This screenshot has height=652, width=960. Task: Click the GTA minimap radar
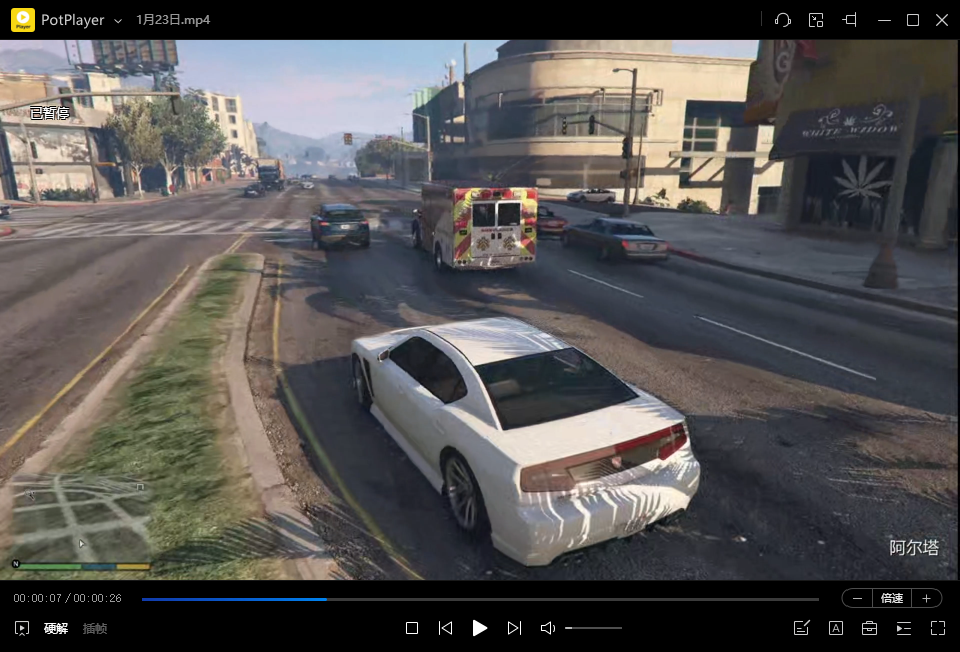(x=80, y=518)
